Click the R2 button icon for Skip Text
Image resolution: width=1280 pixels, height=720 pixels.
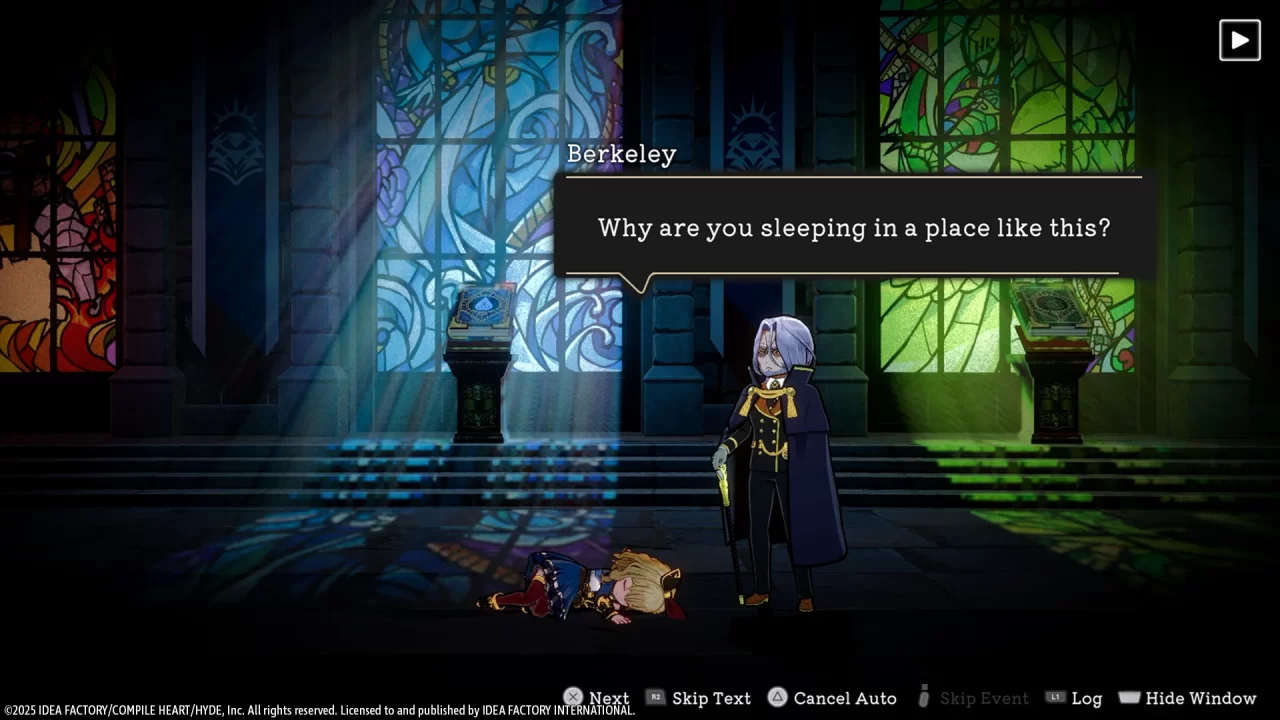[x=655, y=698]
